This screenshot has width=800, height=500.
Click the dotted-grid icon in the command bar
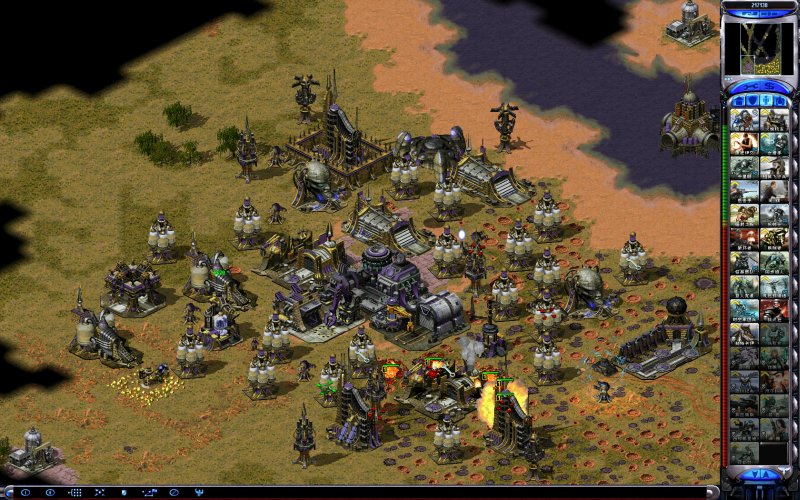tap(75, 493)
